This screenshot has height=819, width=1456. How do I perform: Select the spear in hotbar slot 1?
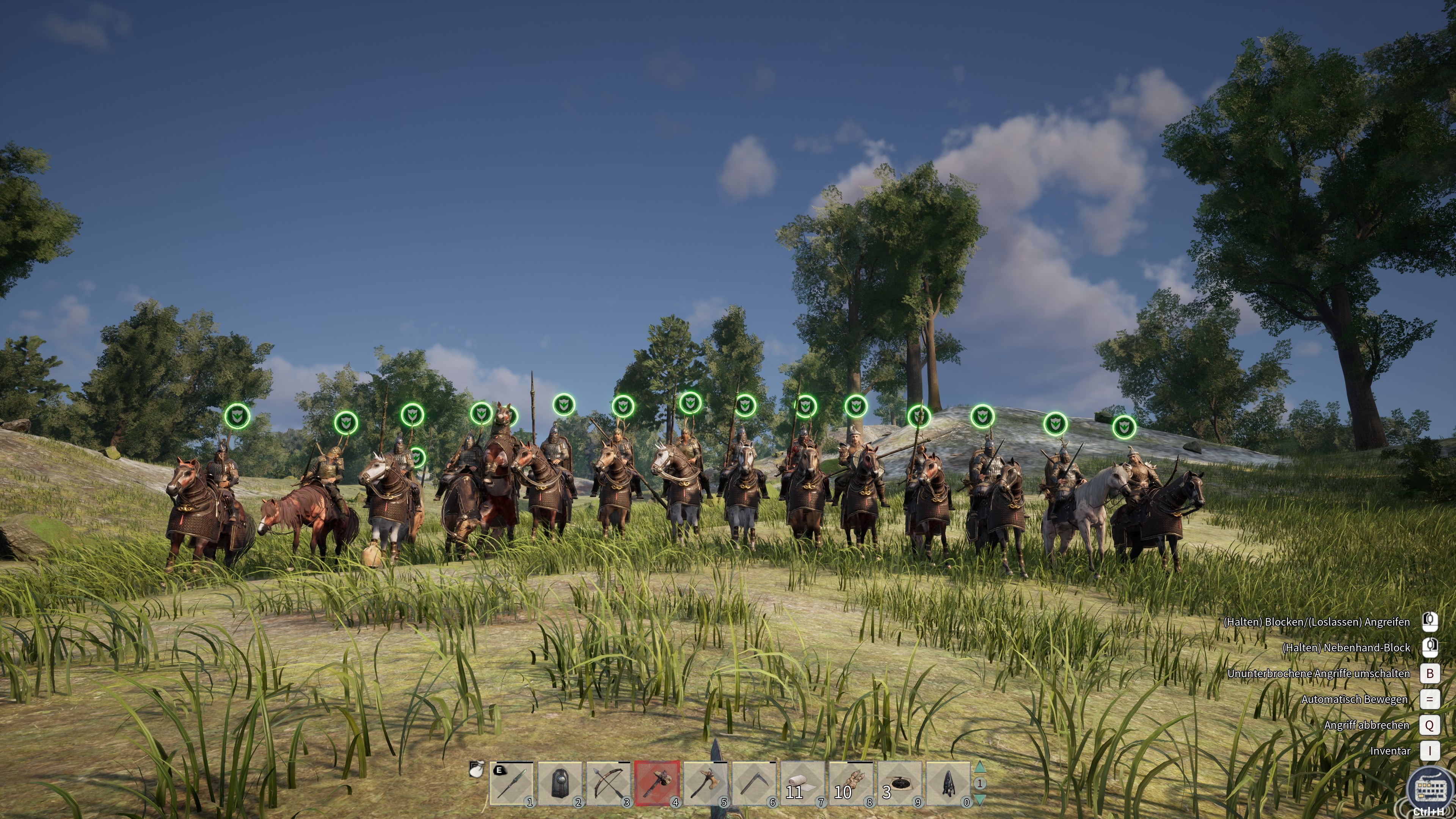tap(511, 783)
